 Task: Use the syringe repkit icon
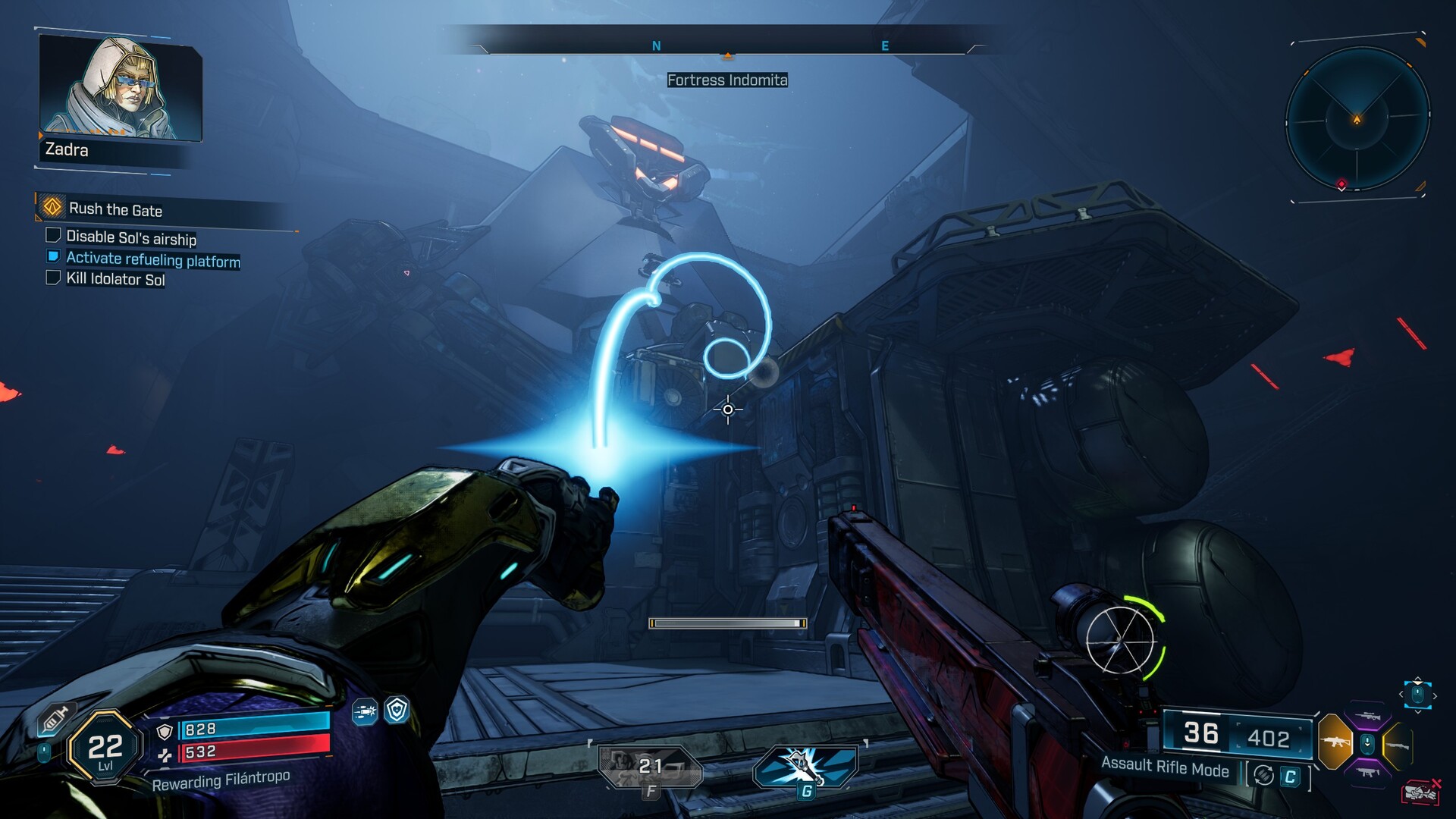pos(56,718)
